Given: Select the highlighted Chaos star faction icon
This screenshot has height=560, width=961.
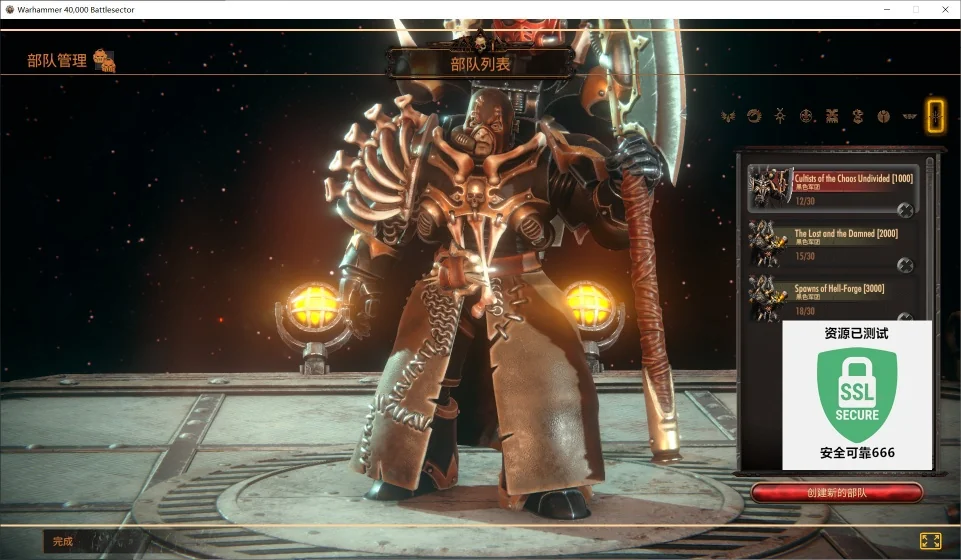Looking at the screenshot, I should [x=935, y=116].
